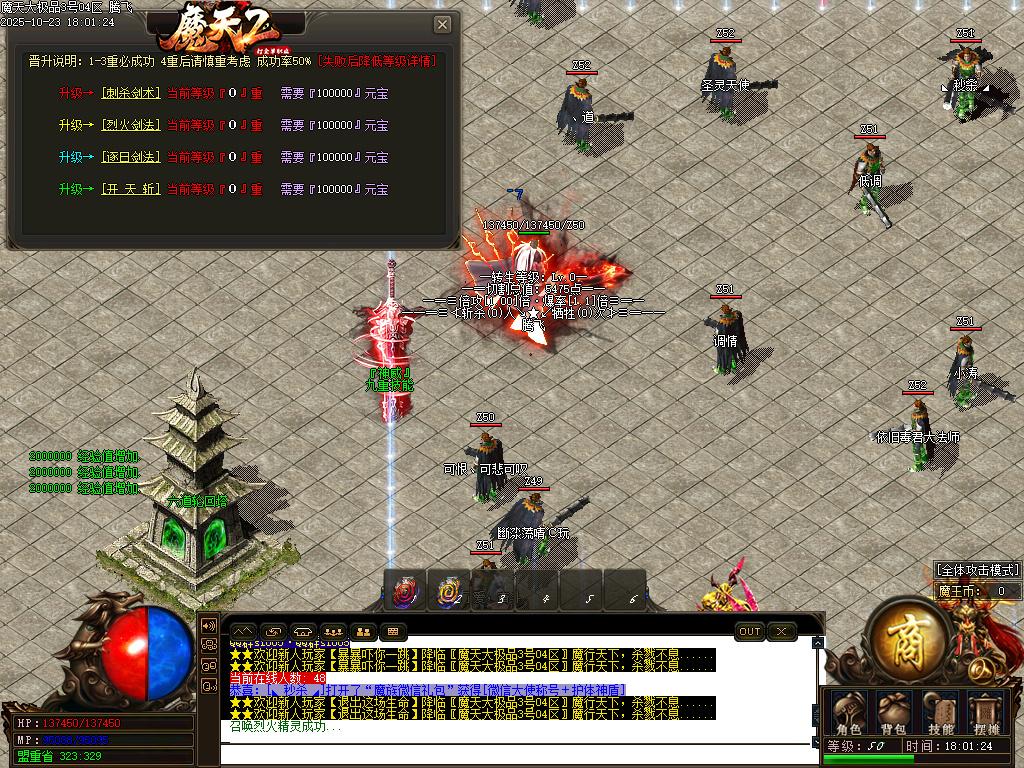Open the 背包 backpack
Image resolution: width=1024 pixels, height=768 pixels.
[x=893, y=711]
